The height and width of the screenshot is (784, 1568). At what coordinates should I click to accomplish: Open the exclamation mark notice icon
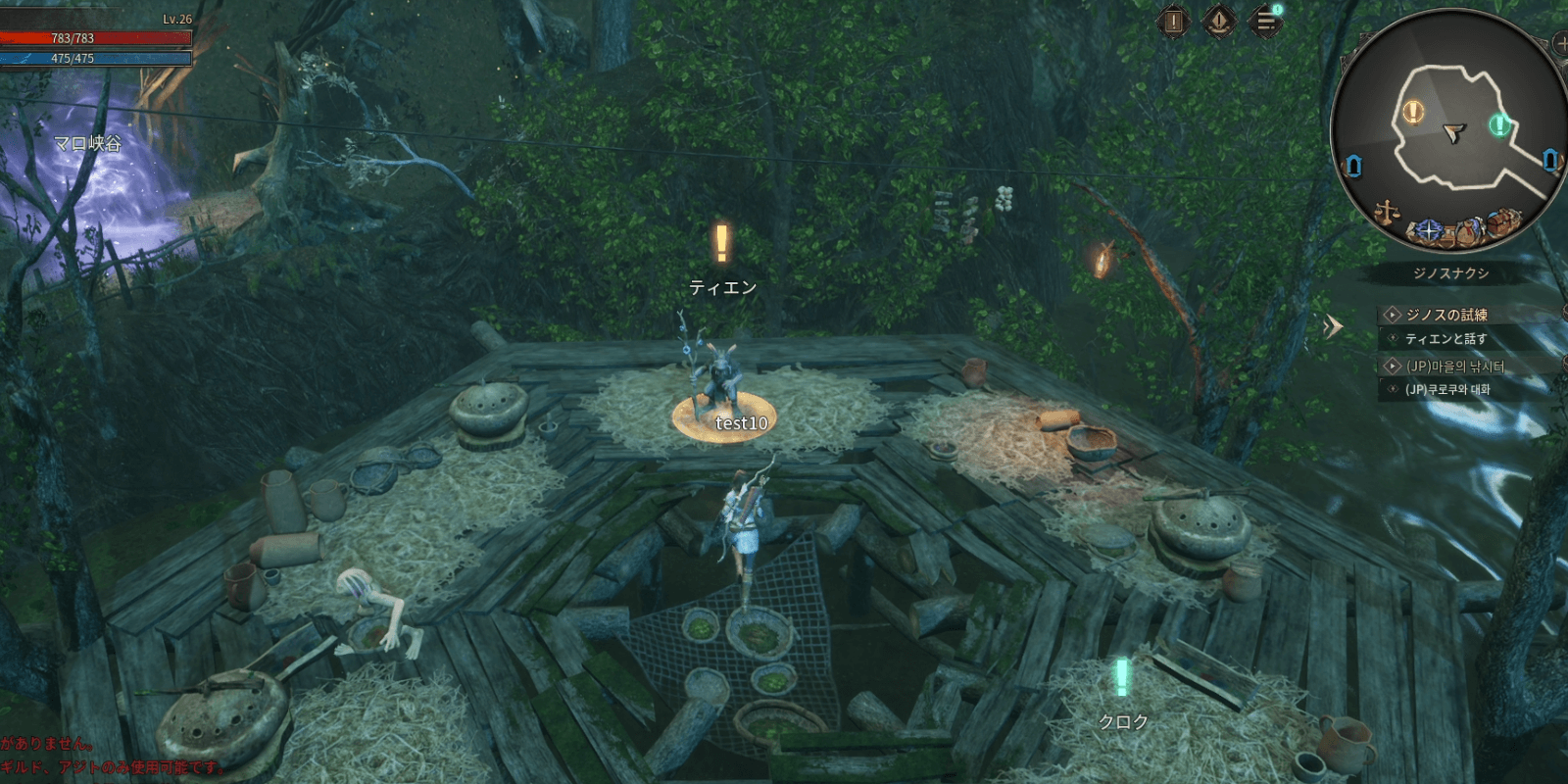[x=1173, y=21]
